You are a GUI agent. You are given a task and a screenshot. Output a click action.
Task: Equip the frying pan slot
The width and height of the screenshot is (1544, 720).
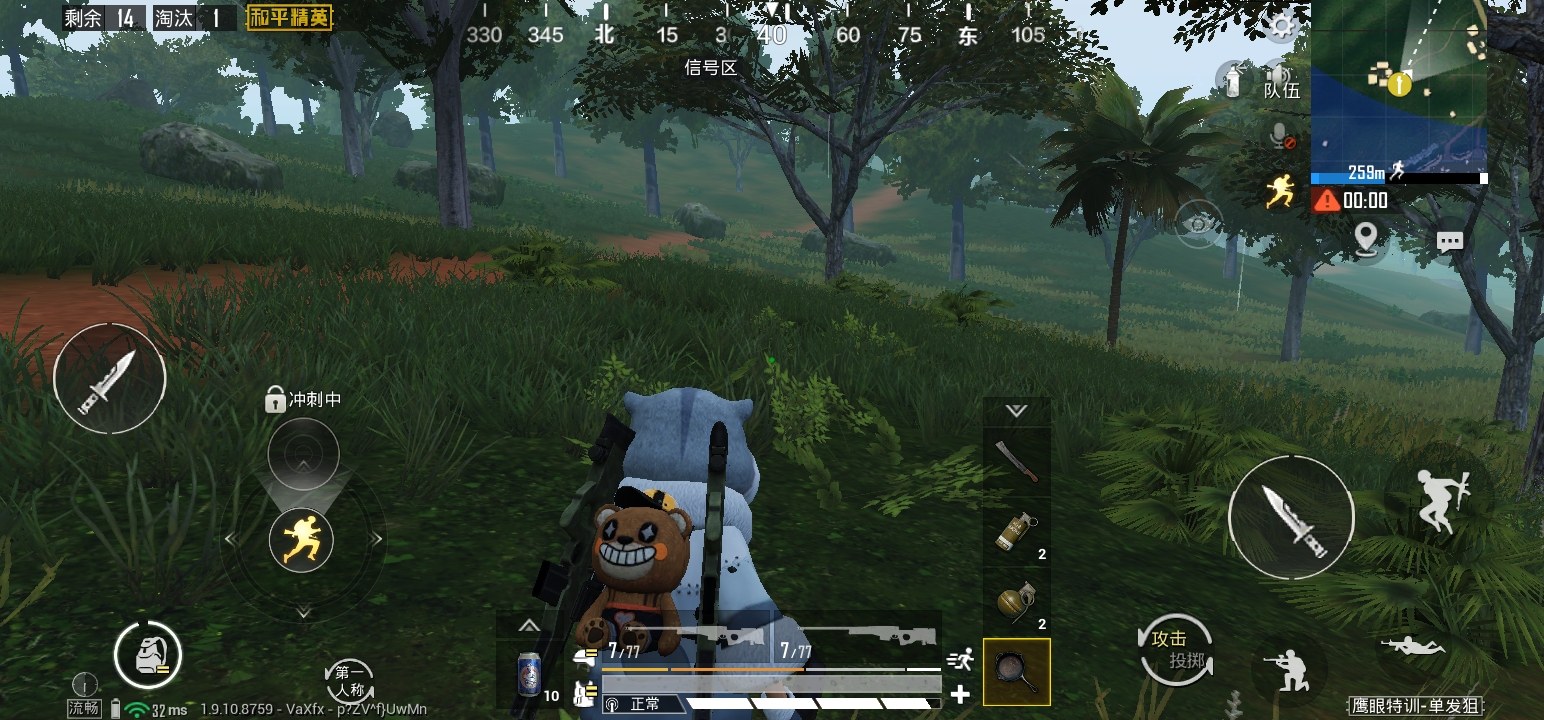[x=1017, y=672]
